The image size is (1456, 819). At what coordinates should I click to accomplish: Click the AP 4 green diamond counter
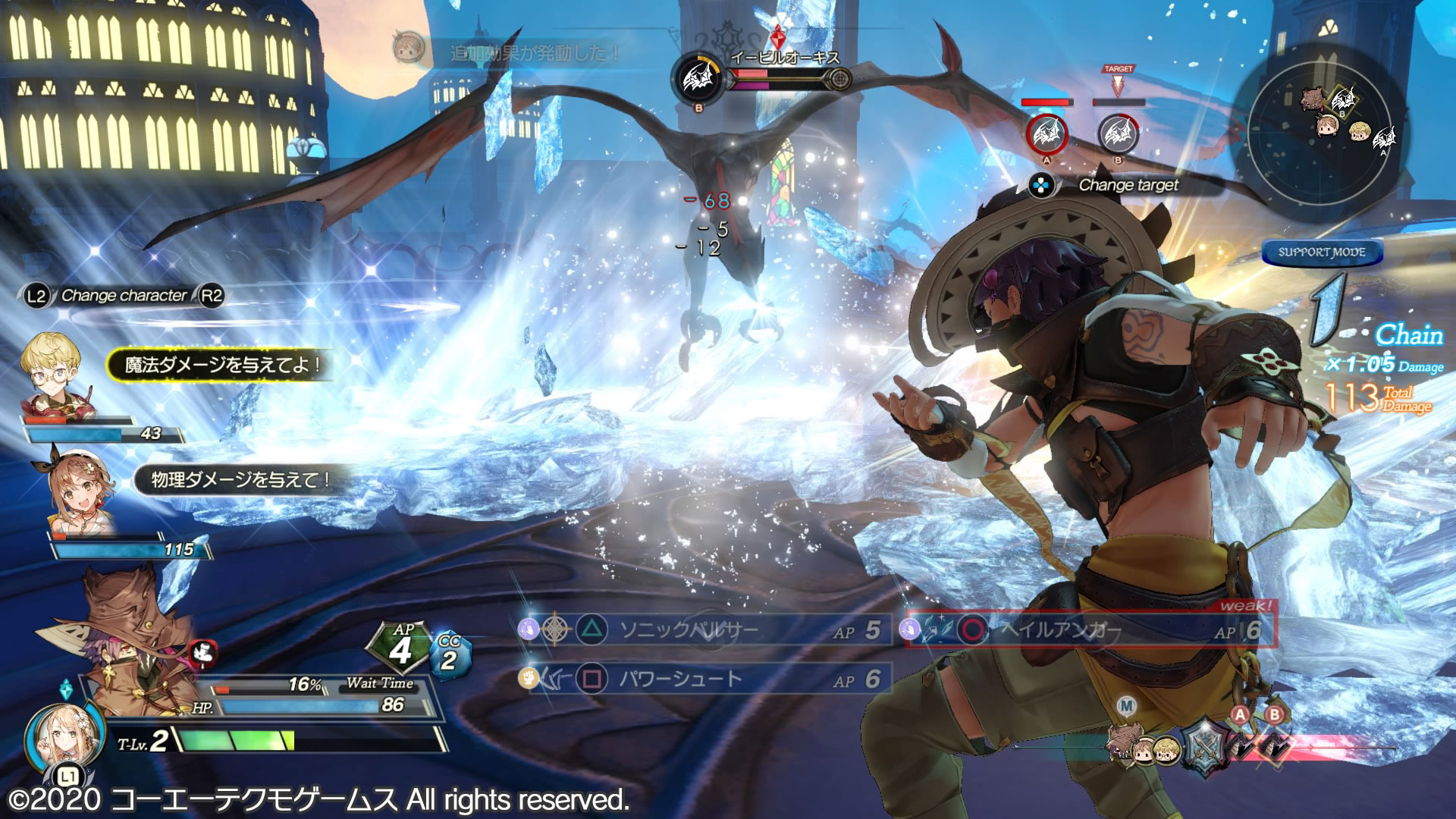[400, 647]
